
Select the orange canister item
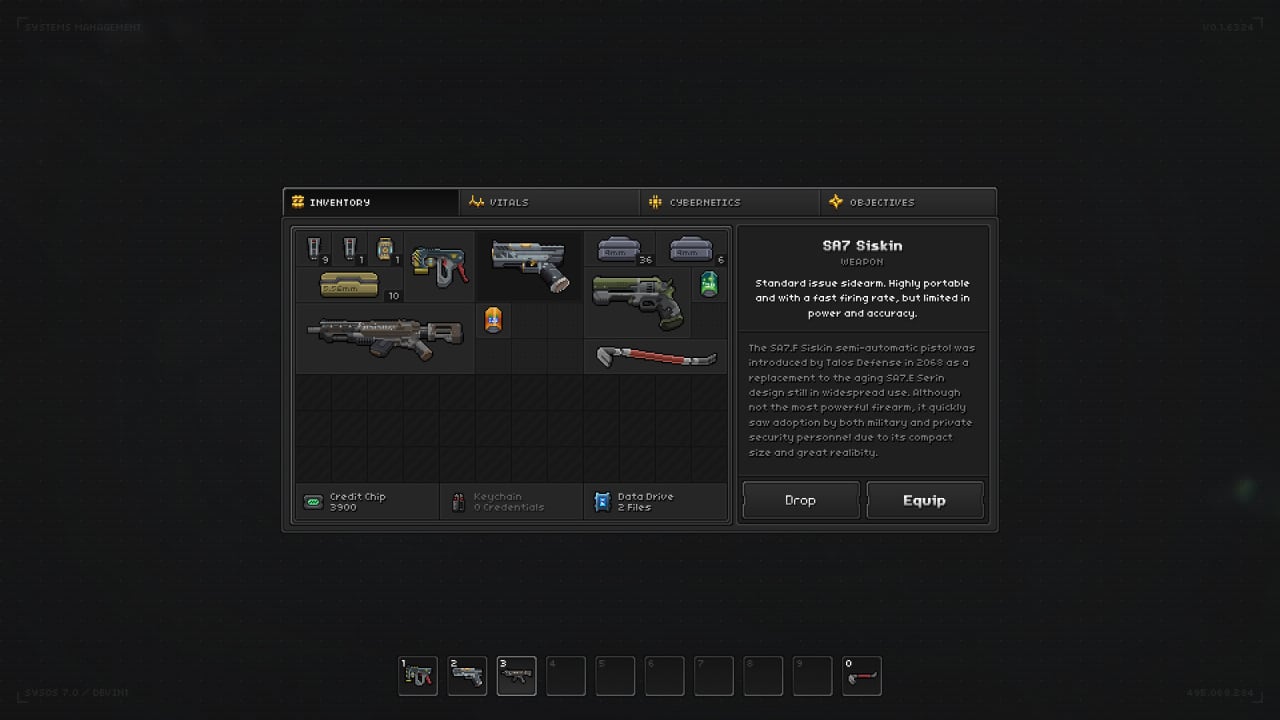tap(493, 320)
